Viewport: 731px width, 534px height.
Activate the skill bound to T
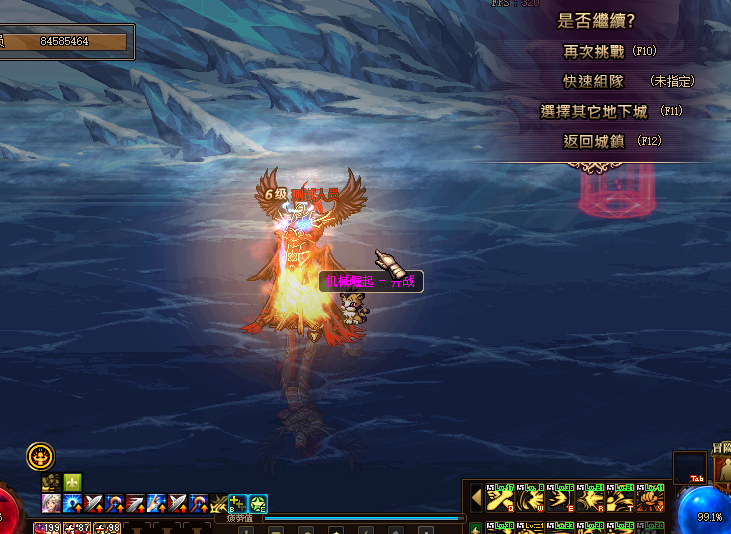(621, 496)
